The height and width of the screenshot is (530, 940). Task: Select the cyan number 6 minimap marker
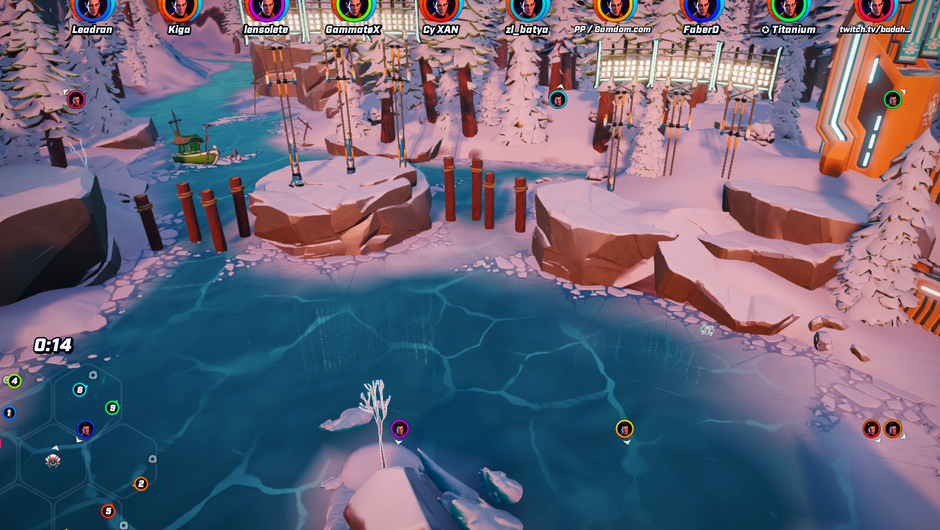click(80, 390)
